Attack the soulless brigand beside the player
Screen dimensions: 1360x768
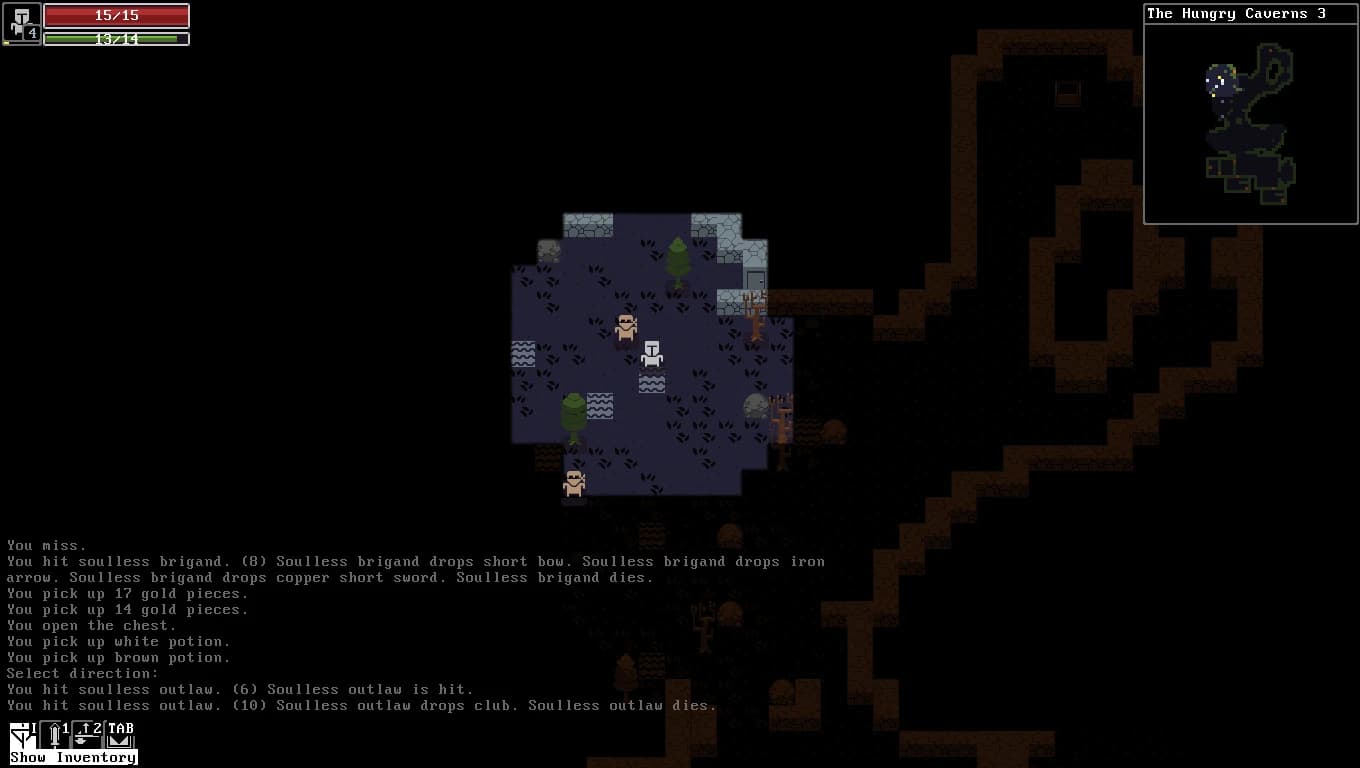(626, 327)
